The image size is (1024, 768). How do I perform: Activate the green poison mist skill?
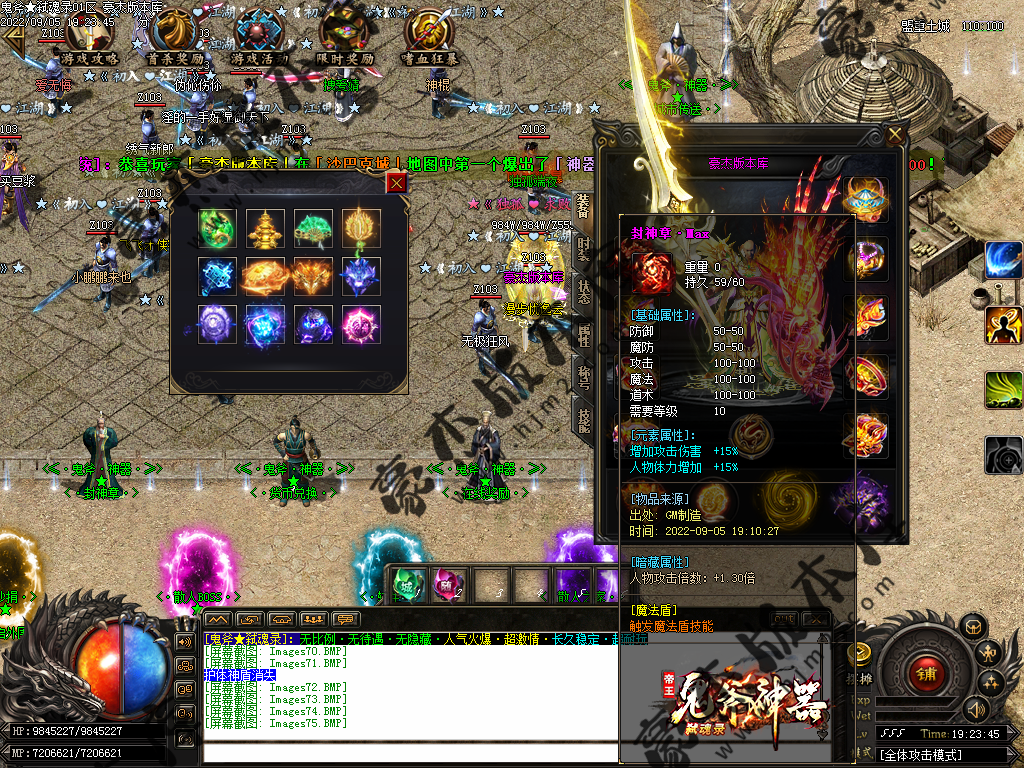1003,390
